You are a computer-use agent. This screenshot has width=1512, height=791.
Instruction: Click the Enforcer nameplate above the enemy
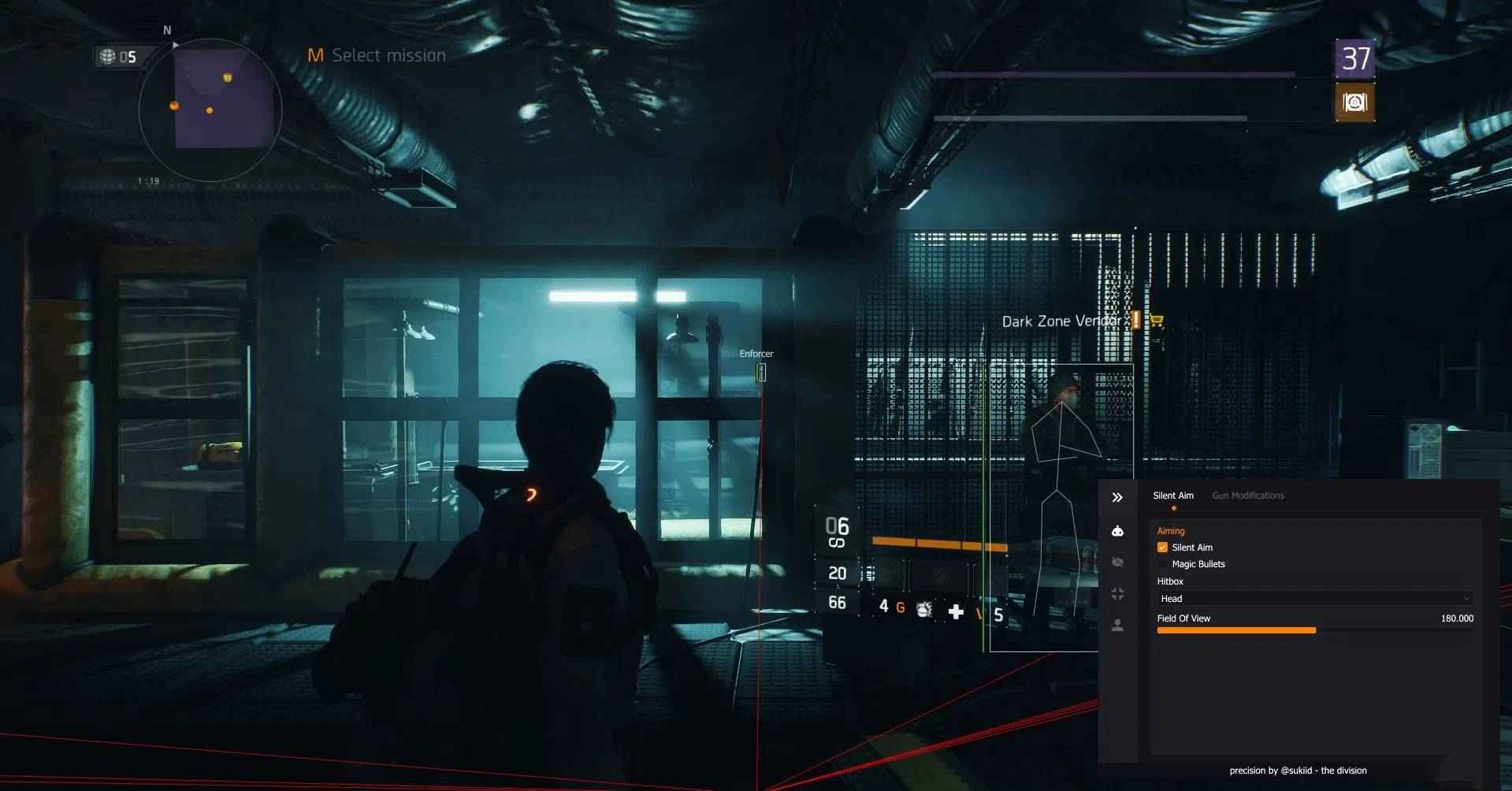(756, 353)
